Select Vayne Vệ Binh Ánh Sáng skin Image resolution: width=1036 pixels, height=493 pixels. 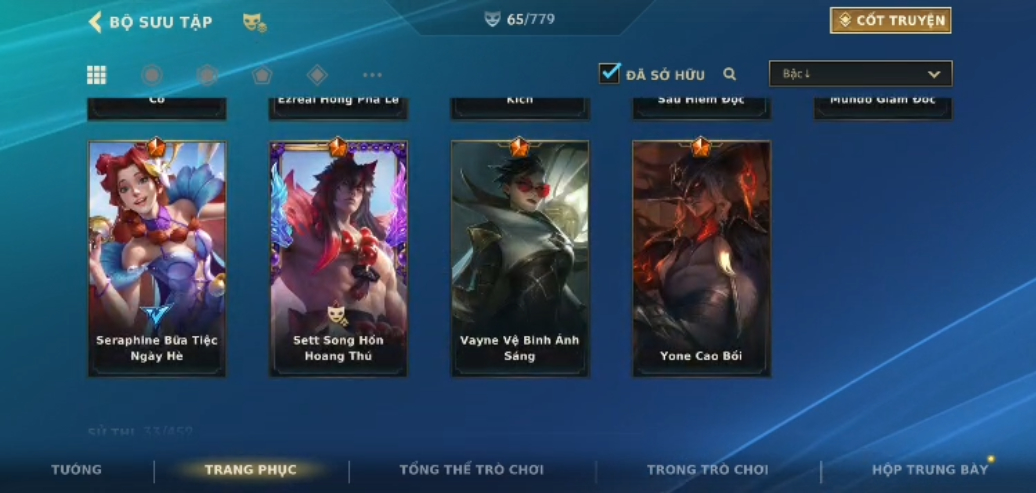(x=520, y=258)
